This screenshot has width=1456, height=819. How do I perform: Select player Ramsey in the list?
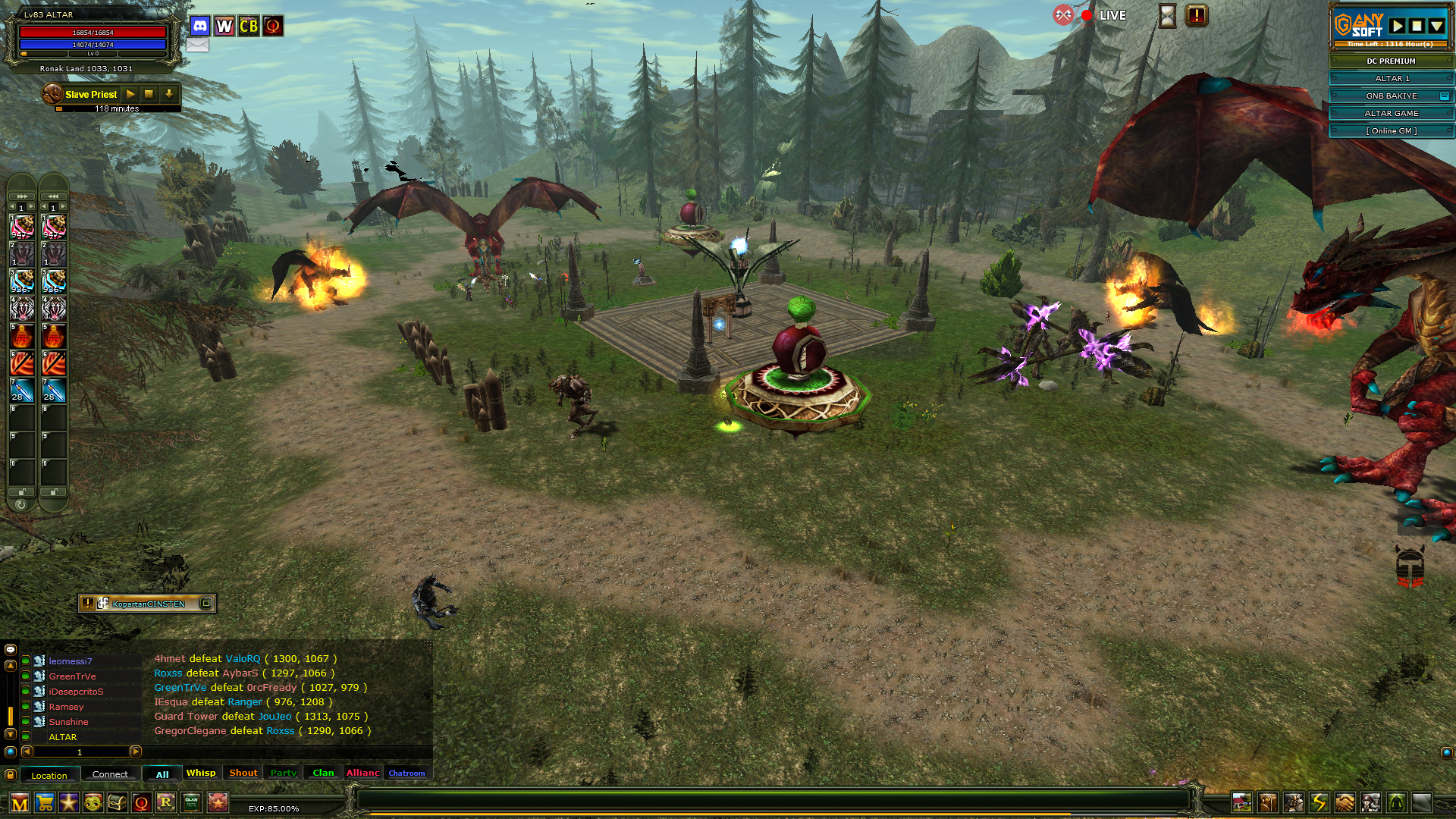point(67,707)
